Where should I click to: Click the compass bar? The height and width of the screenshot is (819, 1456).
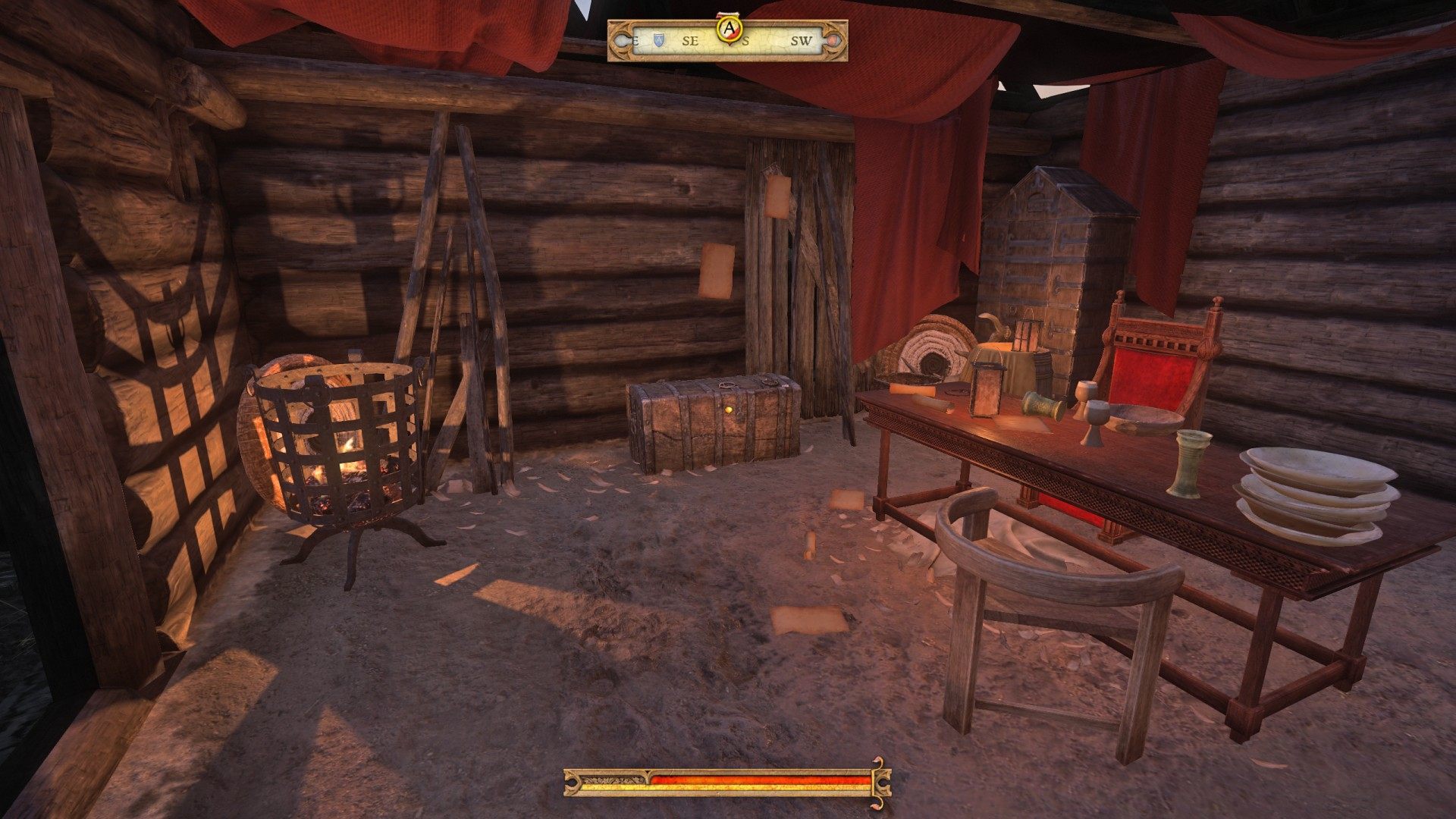pyautogui.click(x=773, y=42)
